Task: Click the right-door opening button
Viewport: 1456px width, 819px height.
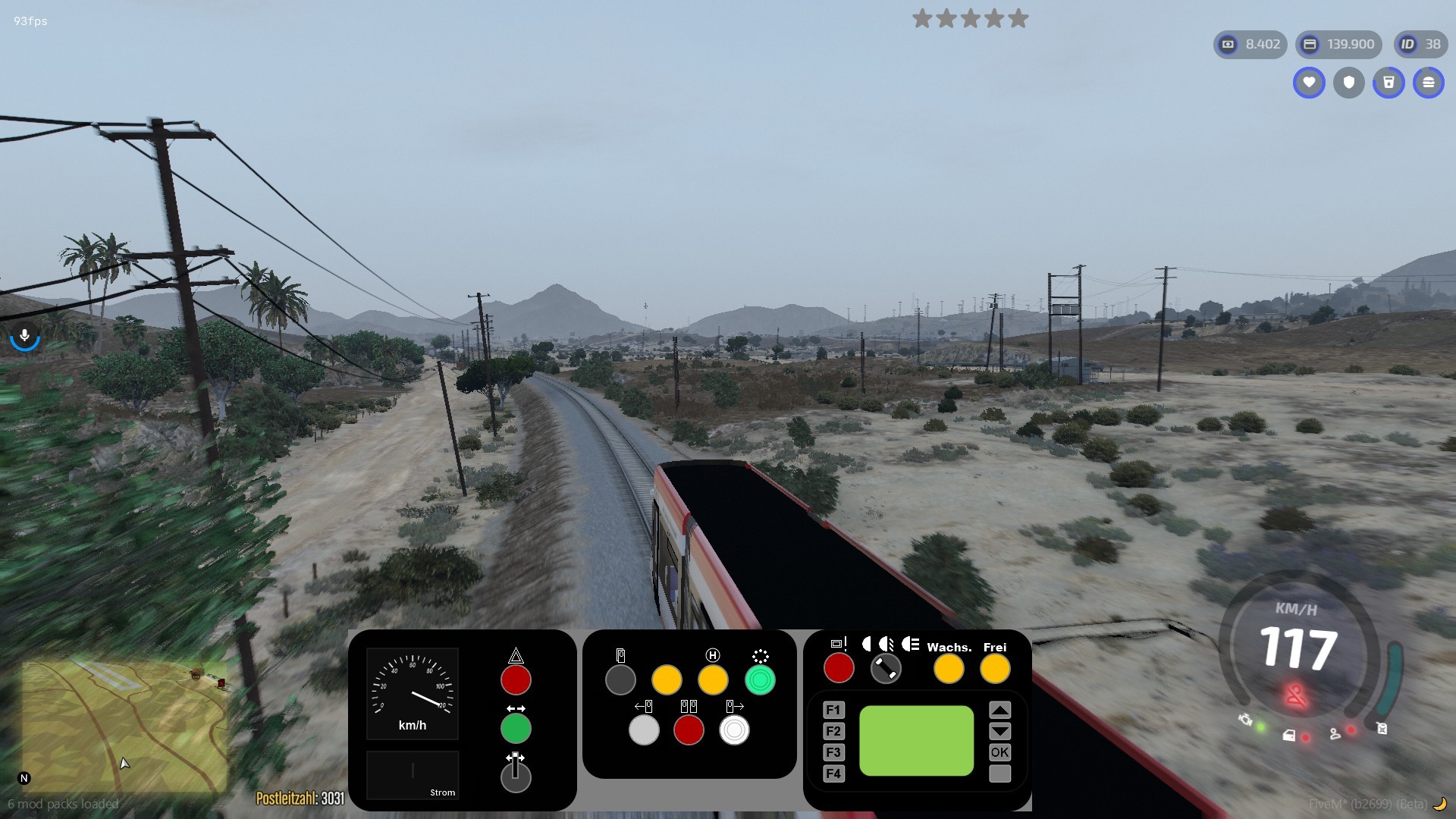Action: tap(734, 730)
